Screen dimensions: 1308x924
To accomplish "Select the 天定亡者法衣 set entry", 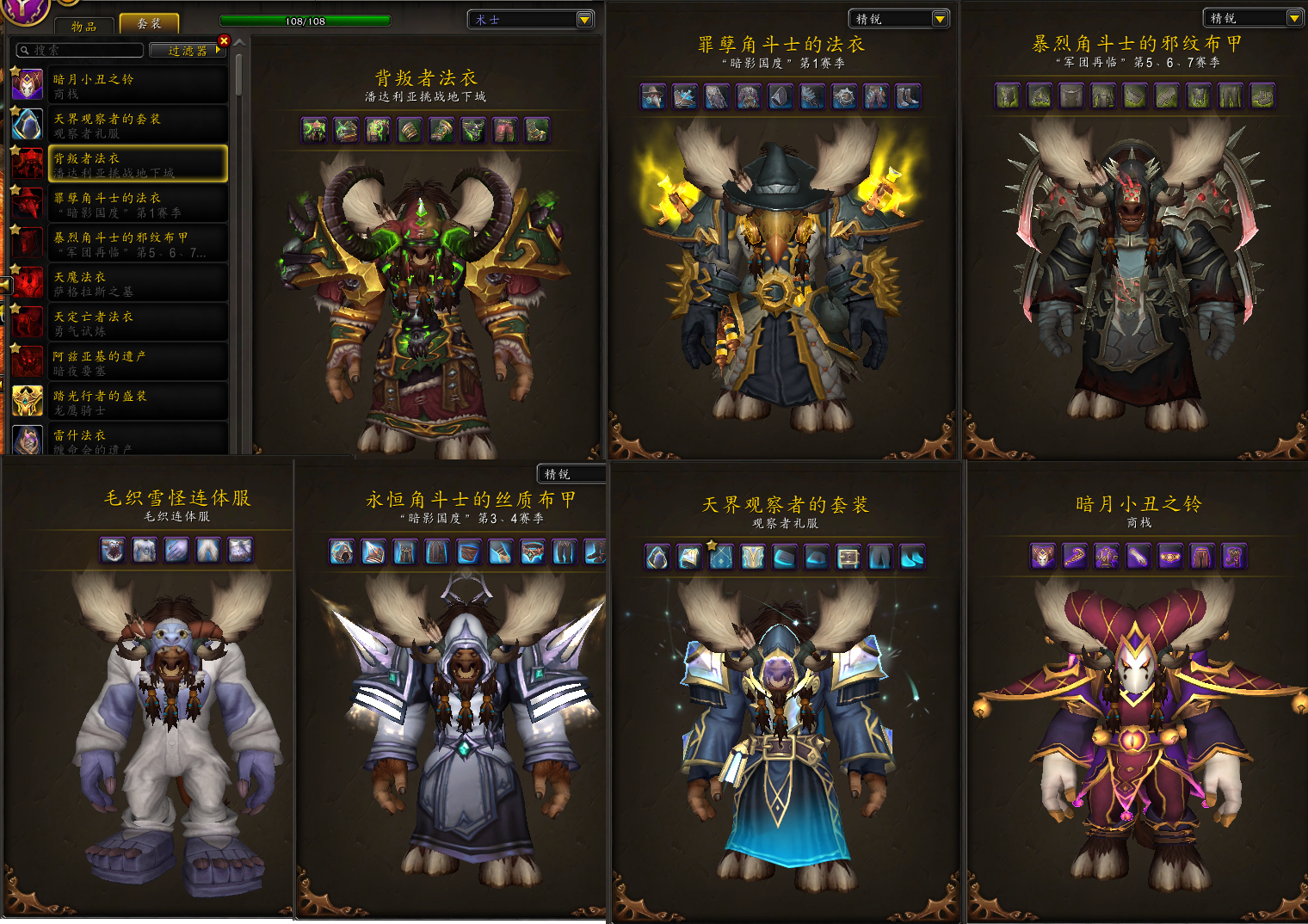I will 138,323.
